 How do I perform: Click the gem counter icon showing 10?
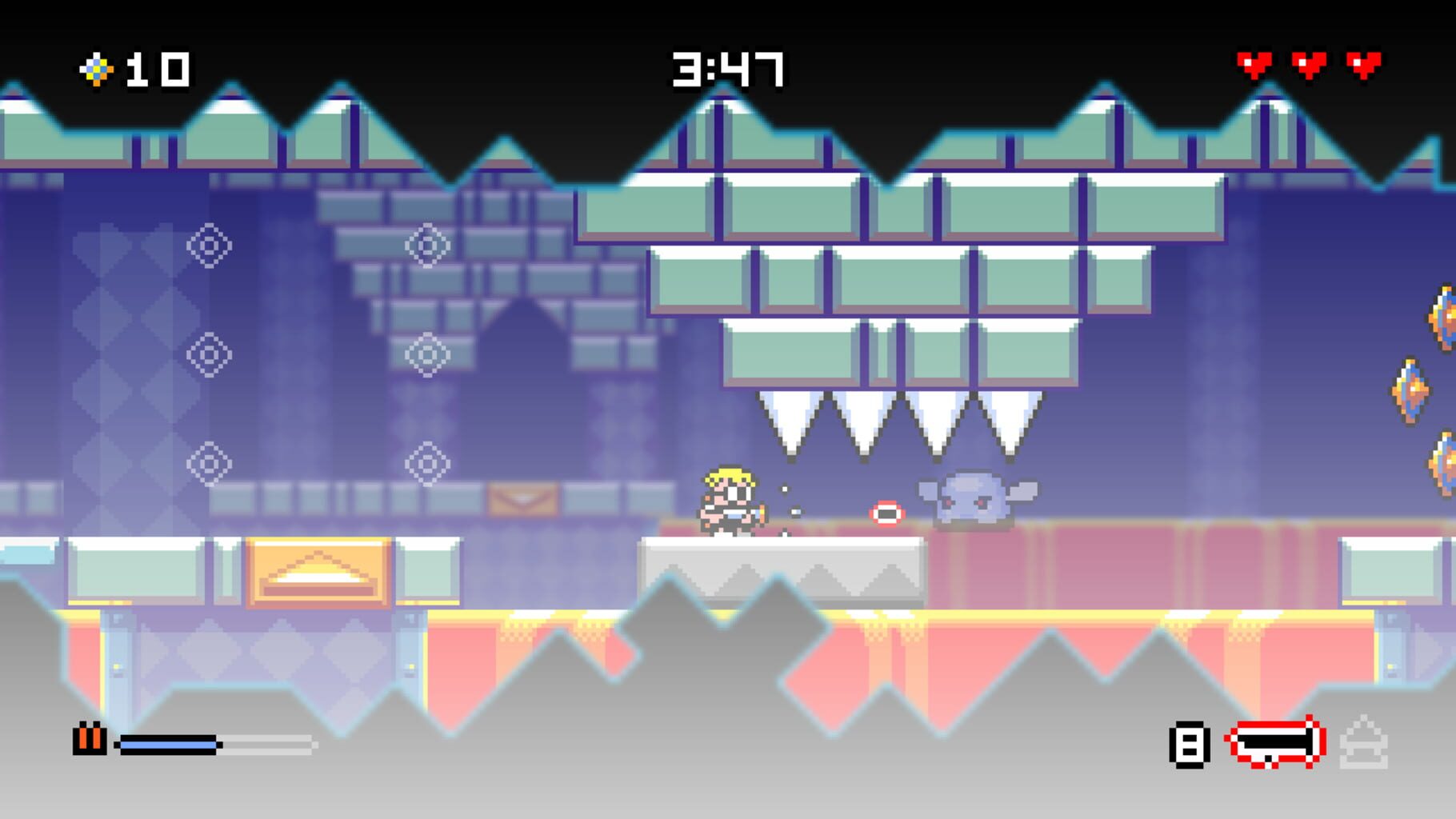pos(96,69)
